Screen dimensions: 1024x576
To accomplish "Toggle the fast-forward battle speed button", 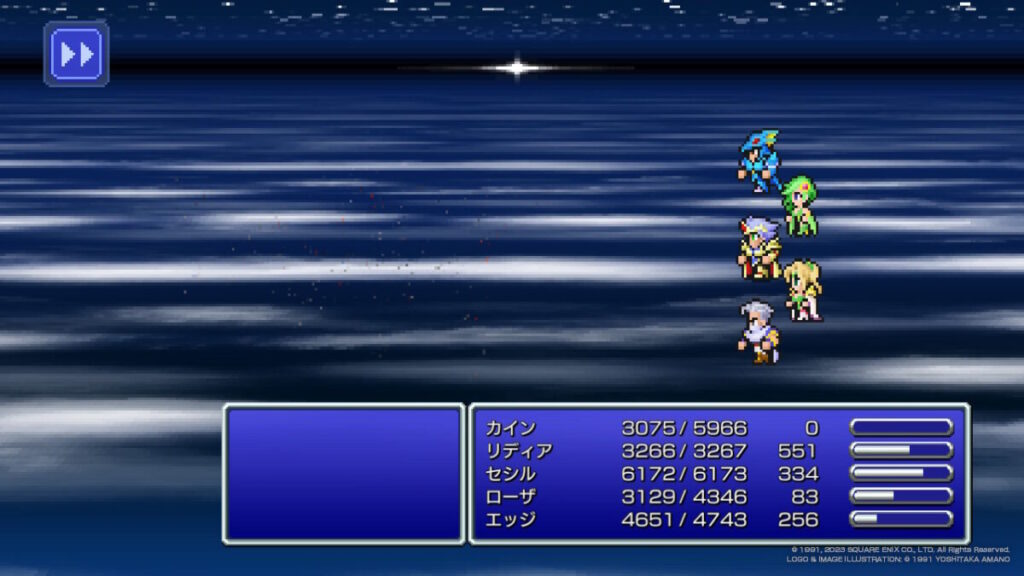I will 76,54.
